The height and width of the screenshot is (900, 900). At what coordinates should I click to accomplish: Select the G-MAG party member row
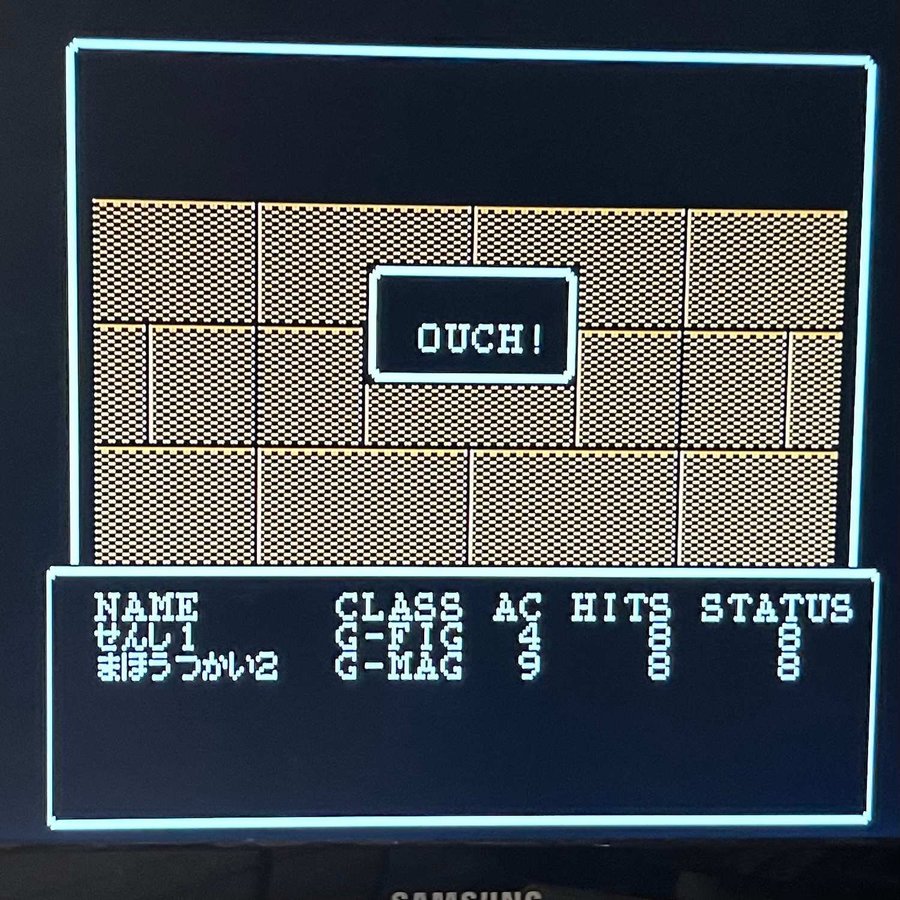400,667
